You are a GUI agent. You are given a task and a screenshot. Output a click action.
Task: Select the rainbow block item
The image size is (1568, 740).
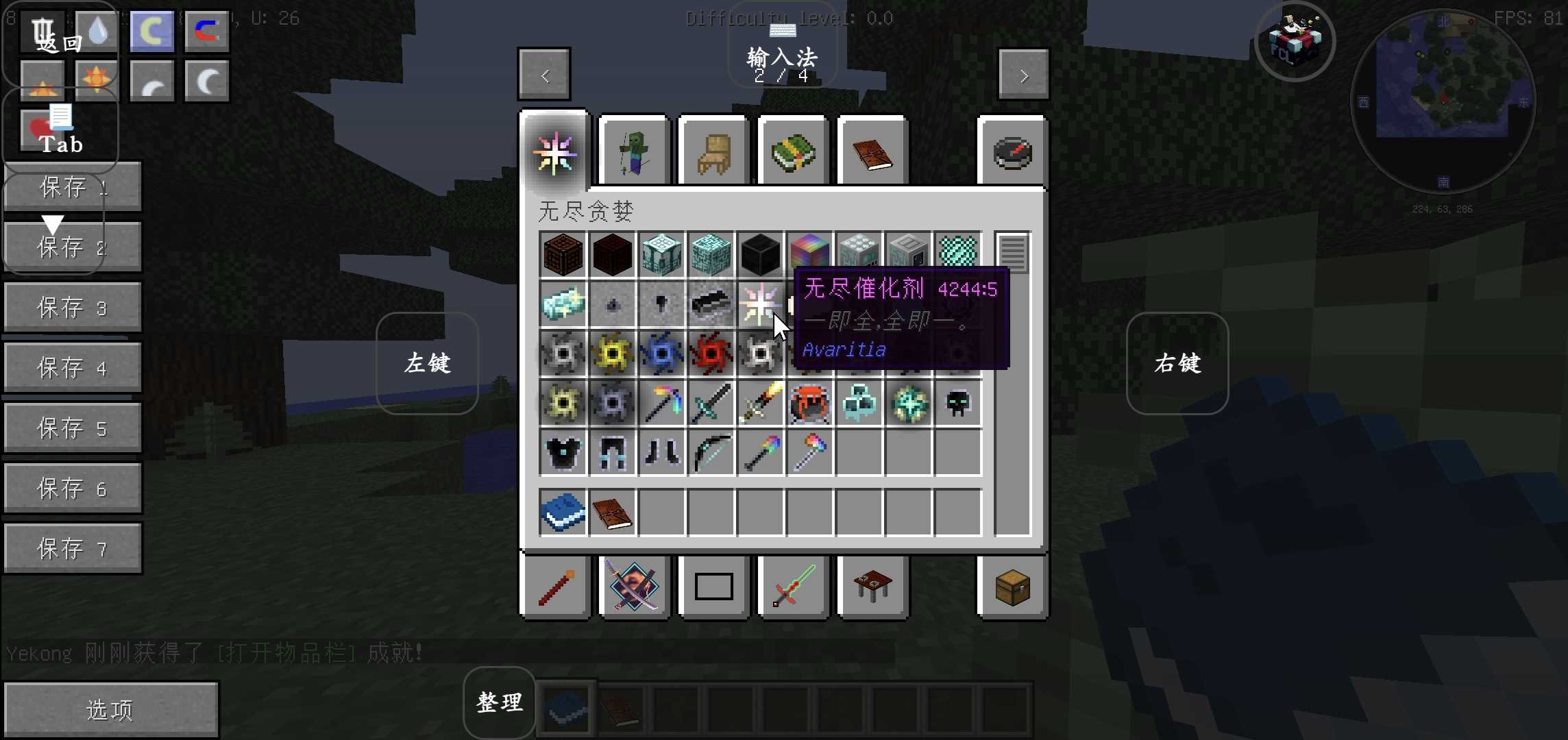[x=809, y=254]
